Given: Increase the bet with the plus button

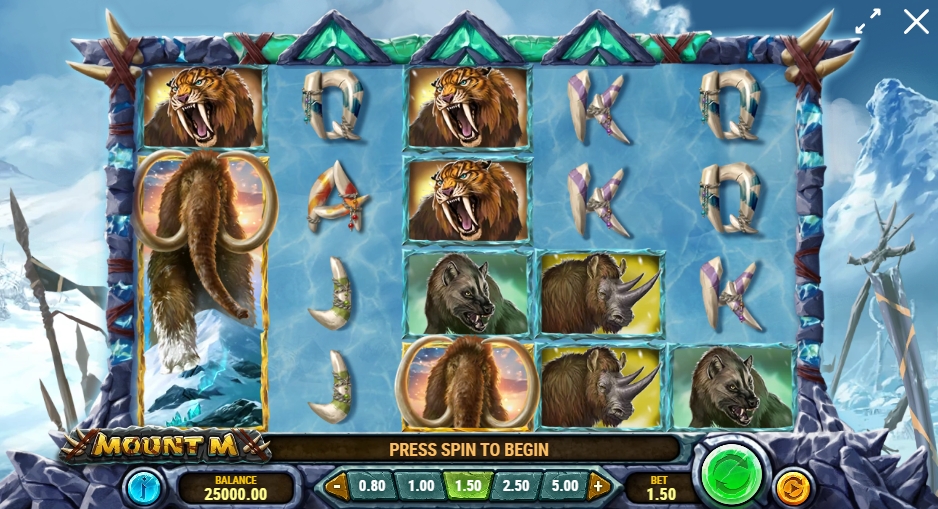Looking at the screenshot, I should 599,487.
